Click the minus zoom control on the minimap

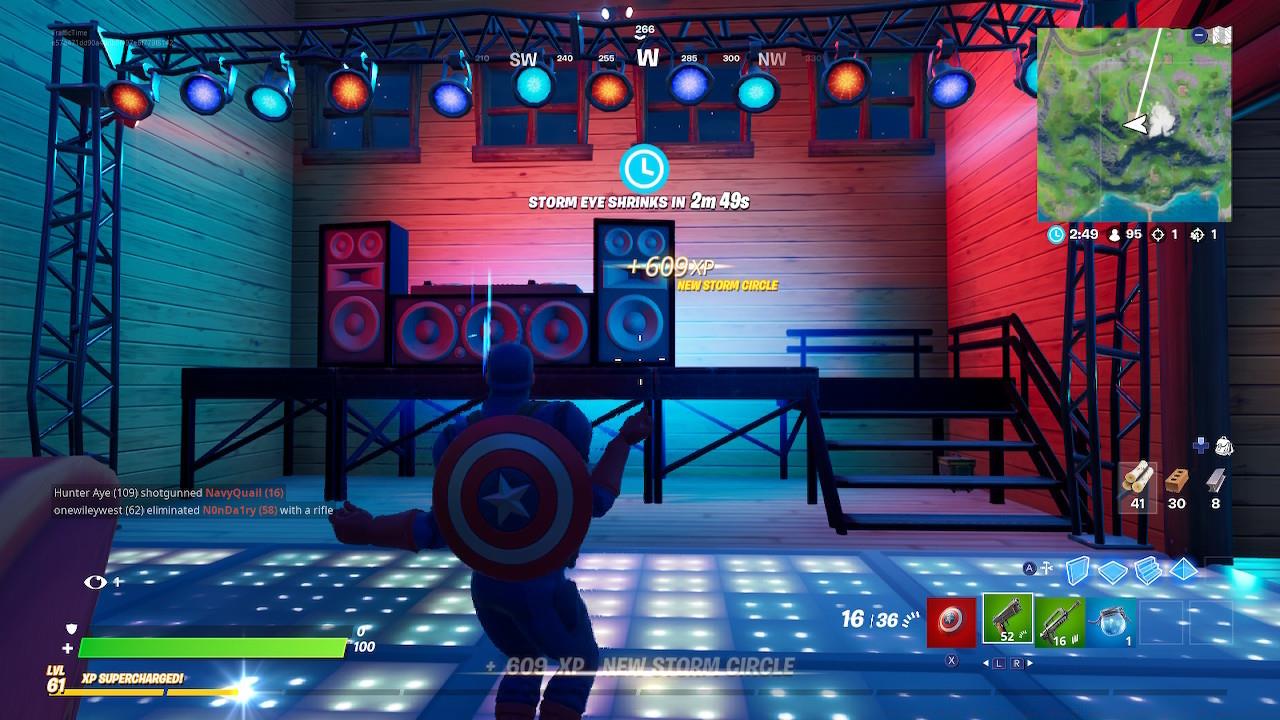1197,35
